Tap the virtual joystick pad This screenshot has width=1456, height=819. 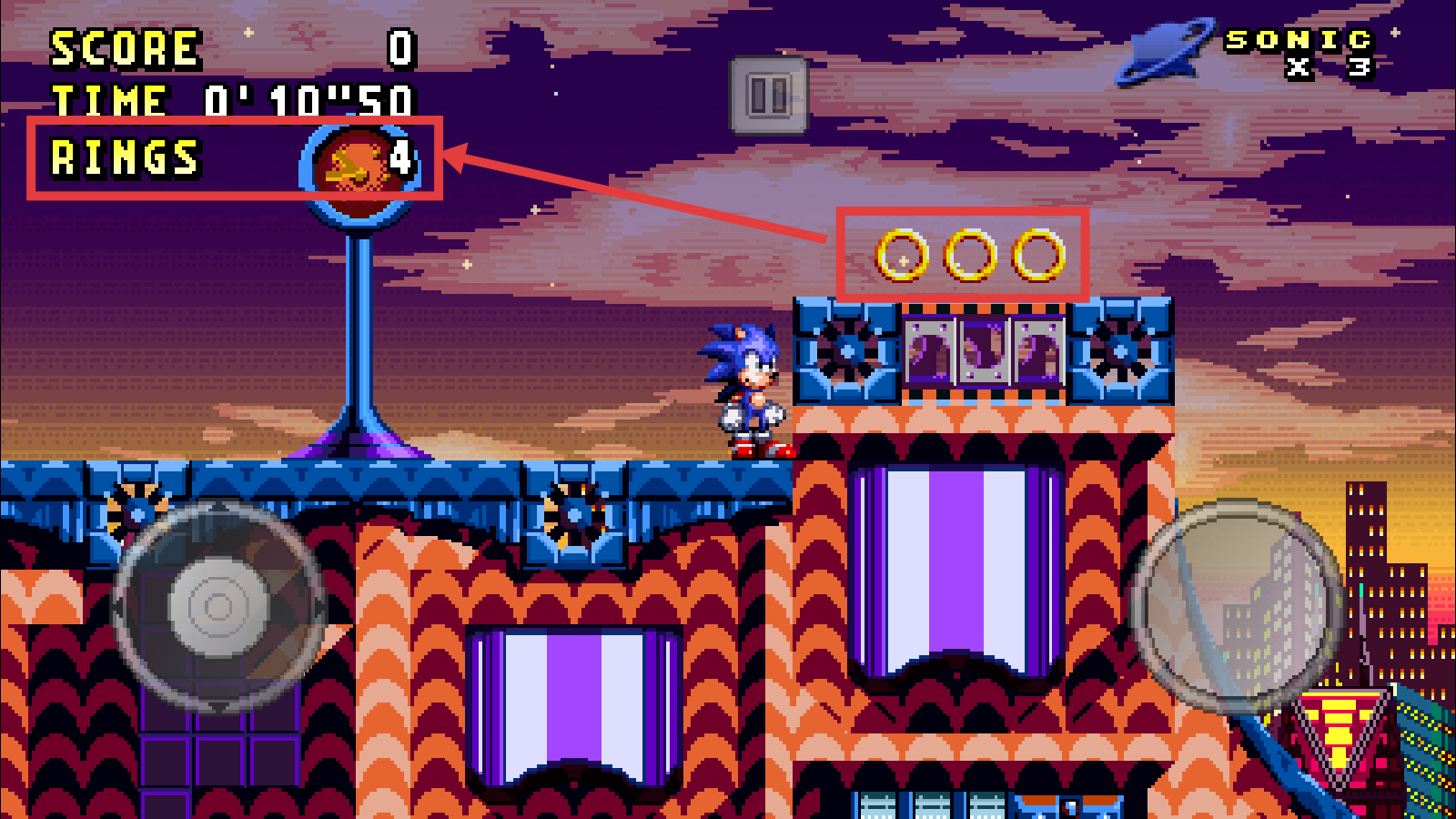pos(218,606)
